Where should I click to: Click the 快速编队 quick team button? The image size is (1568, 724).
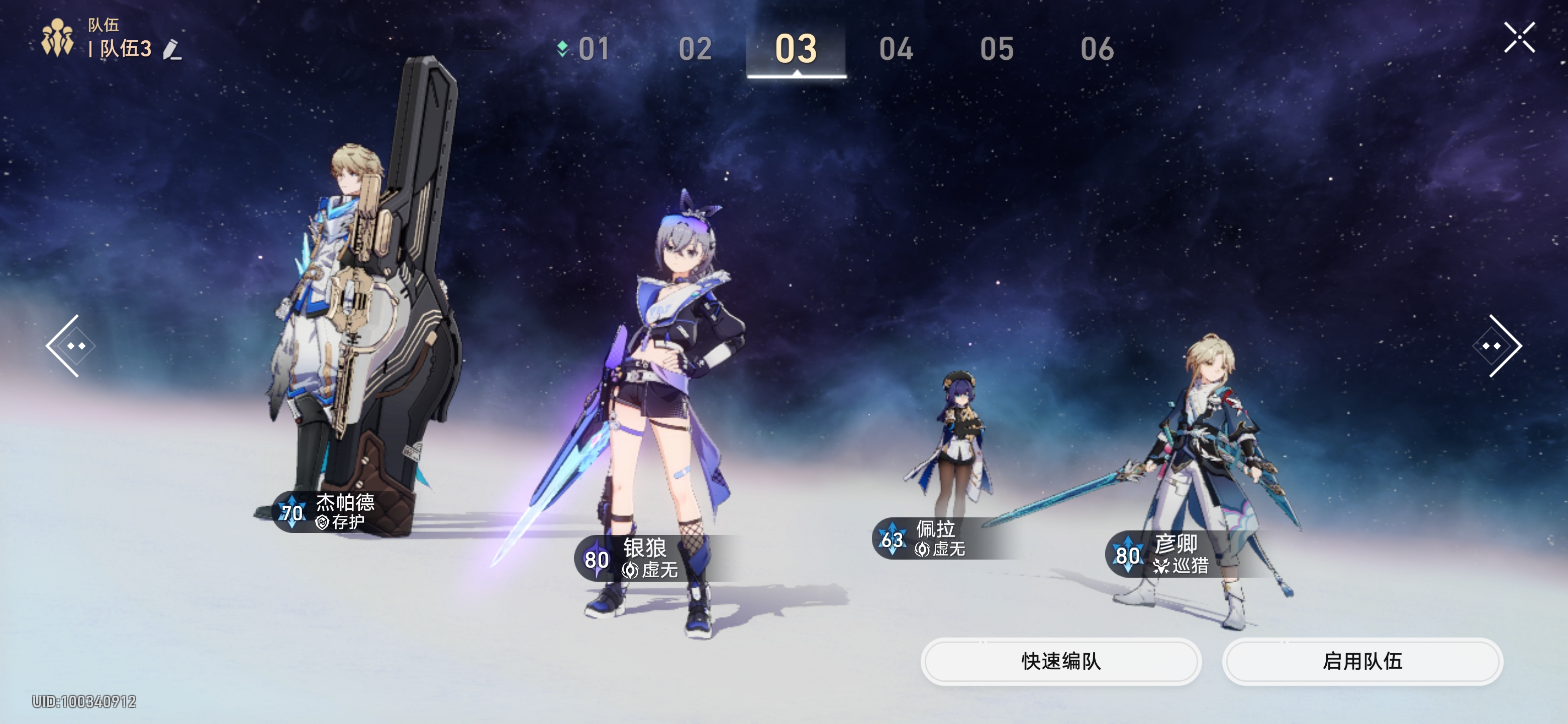(1060, 661)
